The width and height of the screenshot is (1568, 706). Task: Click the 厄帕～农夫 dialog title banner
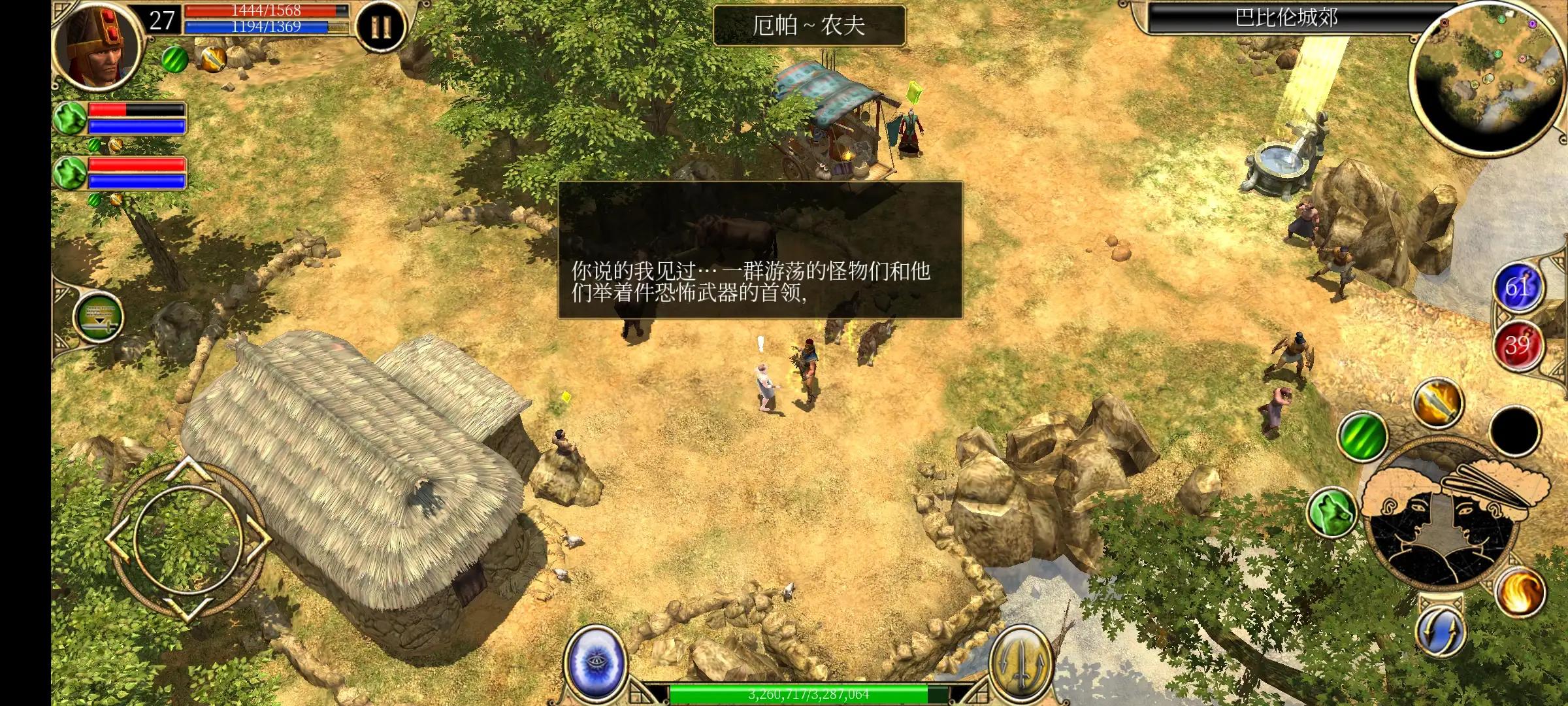click(810, 24)
